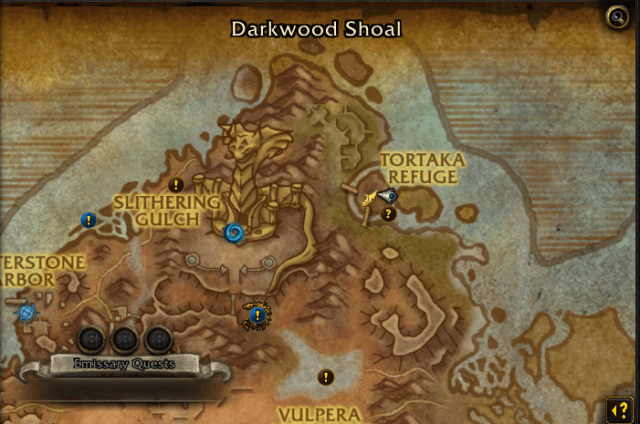Select the quest marker near Vulpera label
Image resolution: width=640 pixels, height=424 pixels.
click(x=325, y=377)
